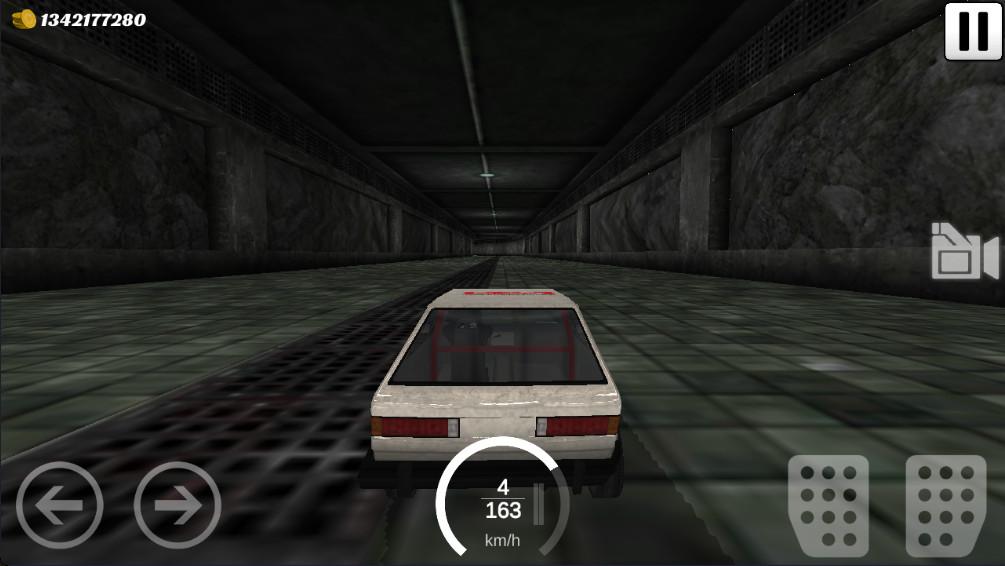Steer right with the right arrow
1005x566 pixels.
177,505
